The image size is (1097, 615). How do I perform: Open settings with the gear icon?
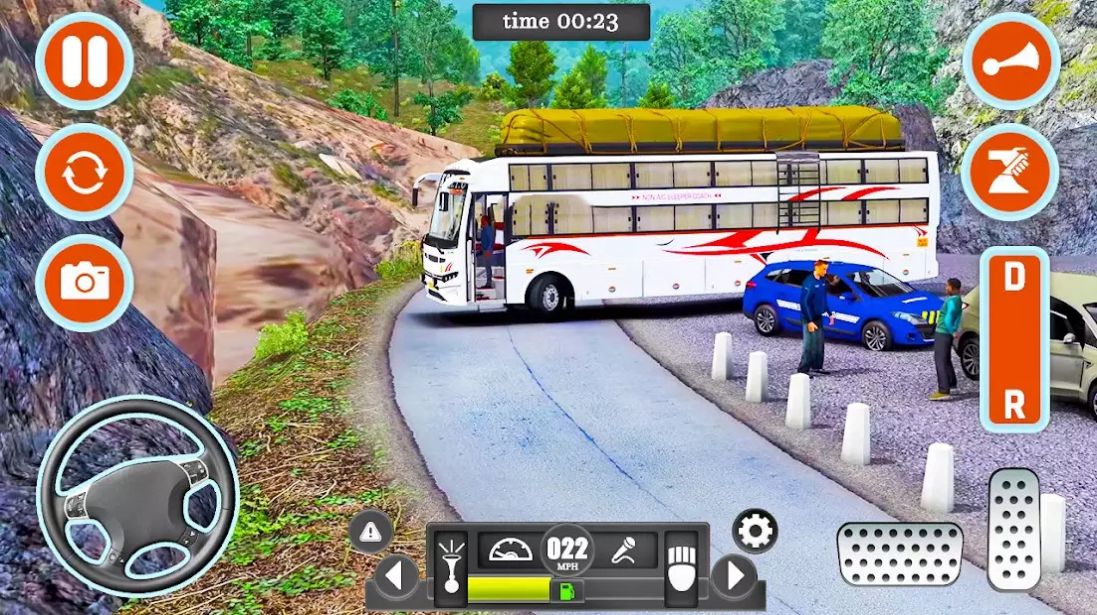[755, 530]
